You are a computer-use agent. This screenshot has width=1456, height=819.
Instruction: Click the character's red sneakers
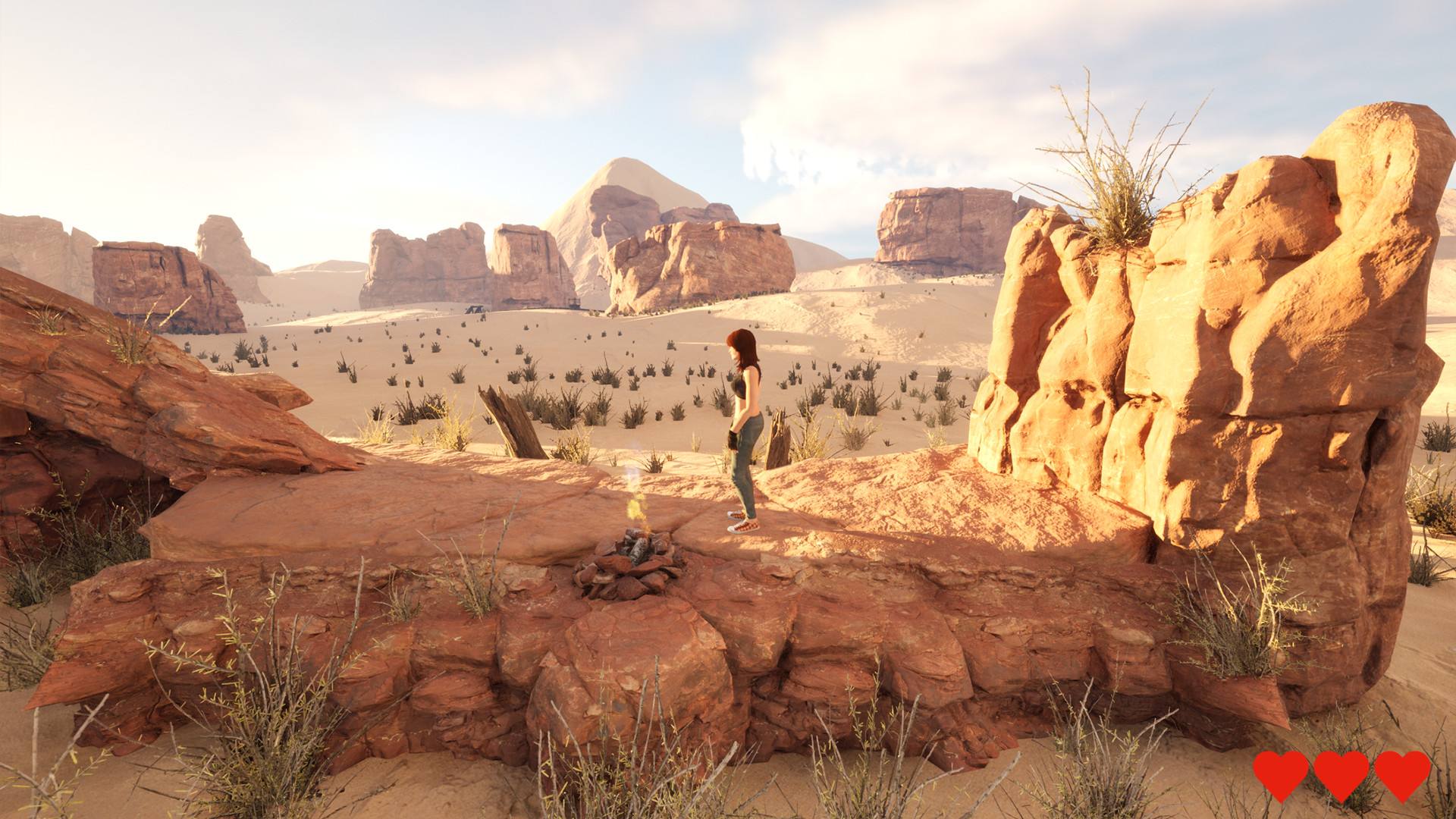click(x=741, y=523)
